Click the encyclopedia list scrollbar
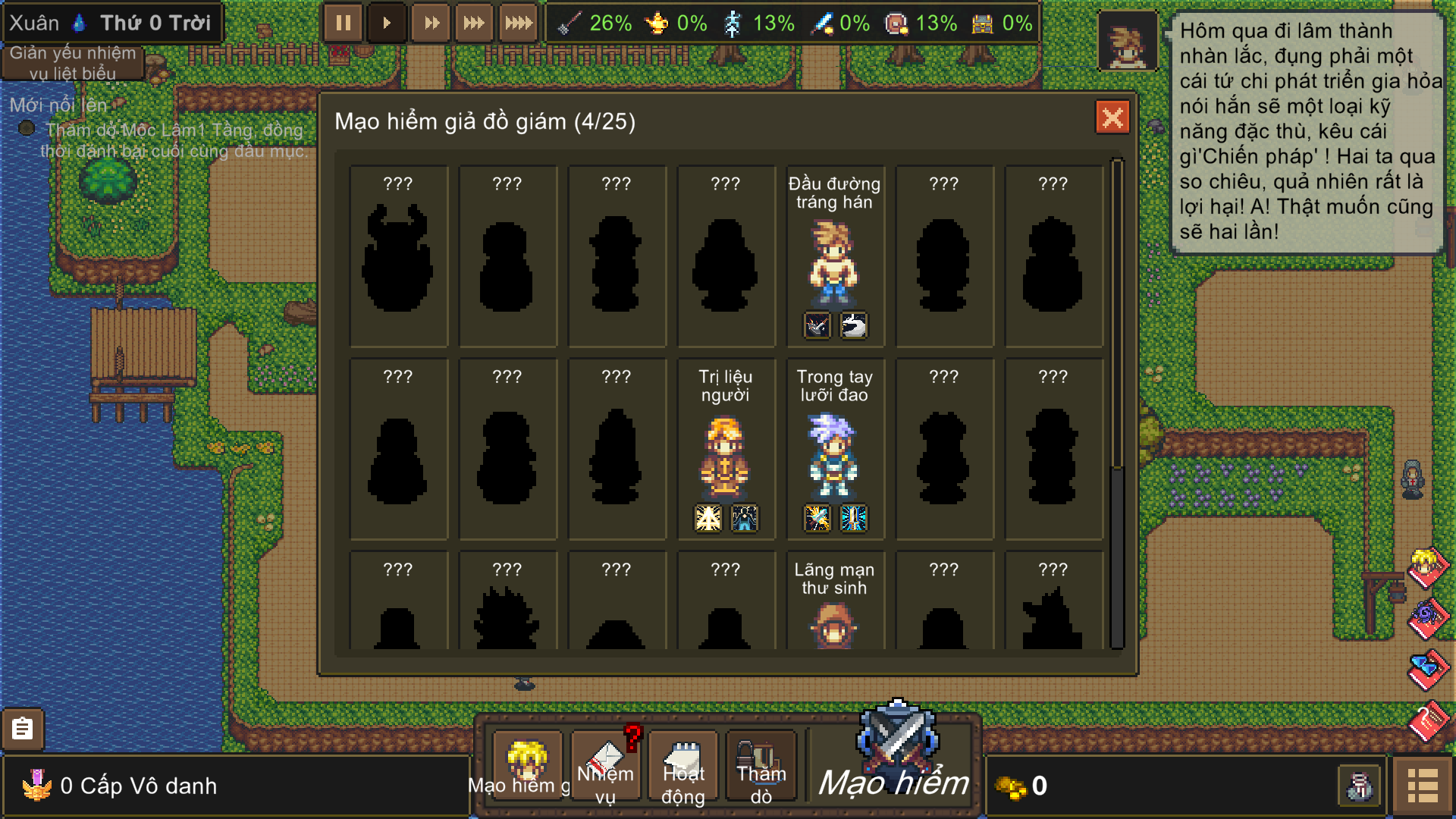The width and height of the screenshot is (1456, 819). point(1116,402)
